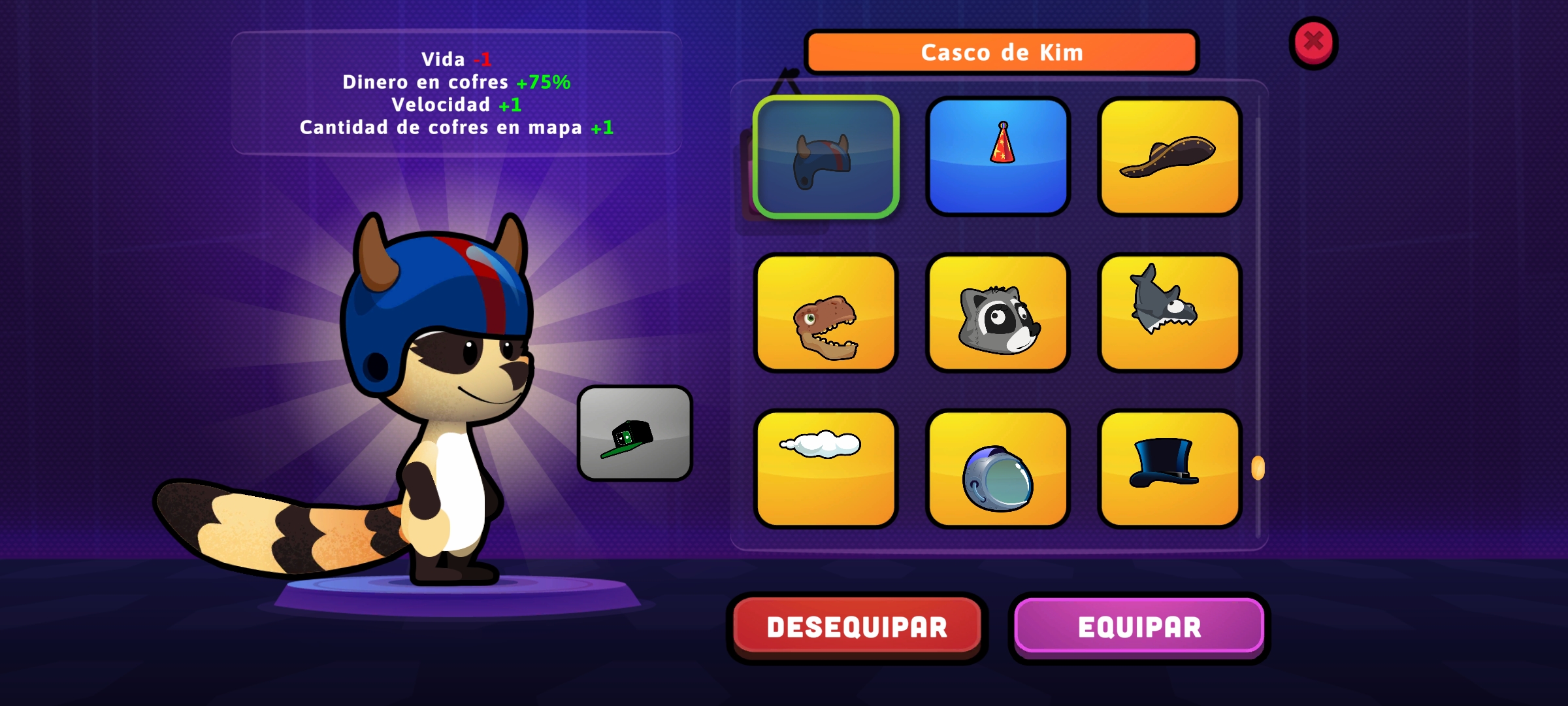This screenshot has height=706, width=1568.
Task: Choose the raccoon mask hat
Action: (998, 313)
